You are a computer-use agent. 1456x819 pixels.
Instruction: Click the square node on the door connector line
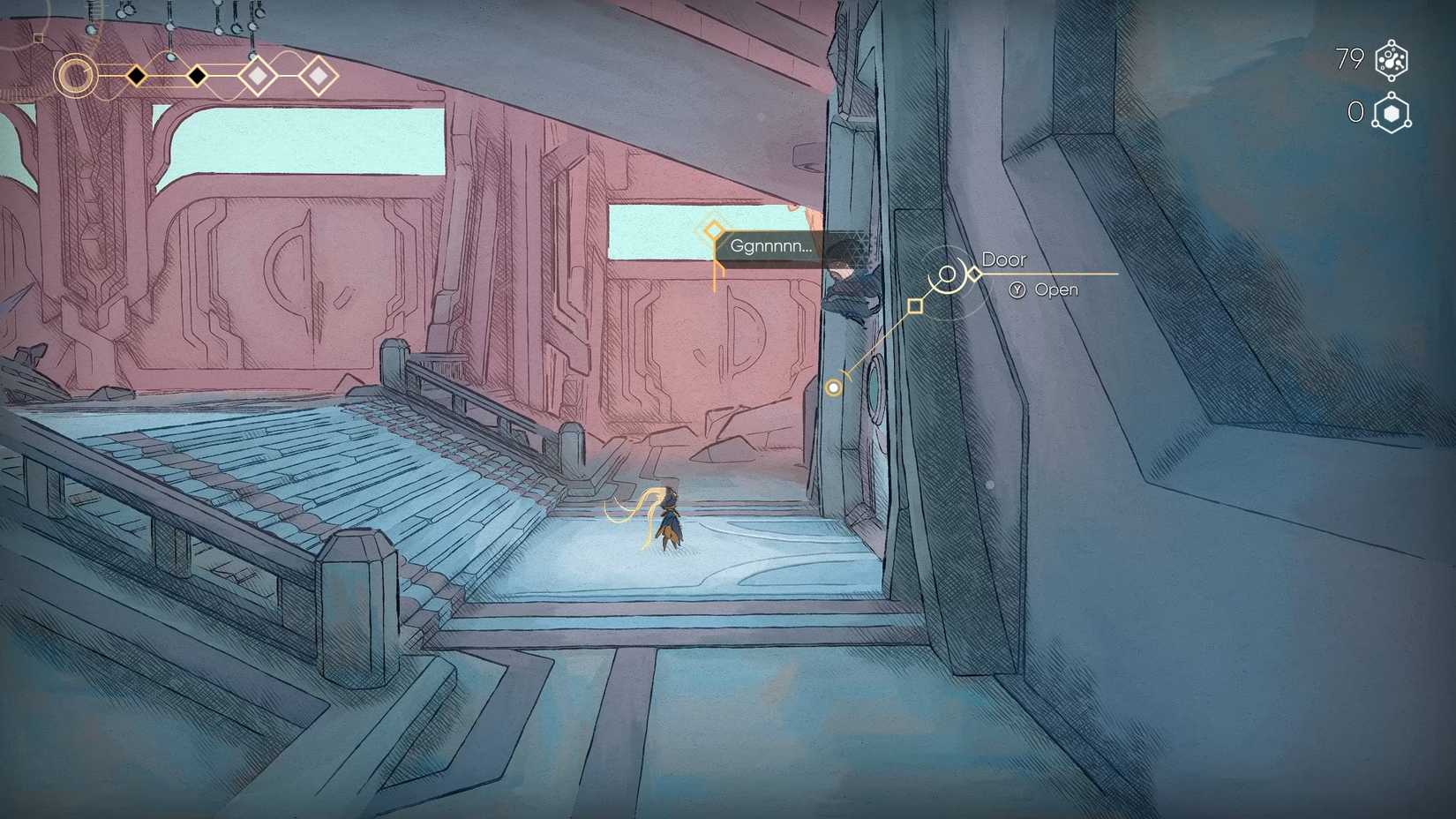click(914, 304)
